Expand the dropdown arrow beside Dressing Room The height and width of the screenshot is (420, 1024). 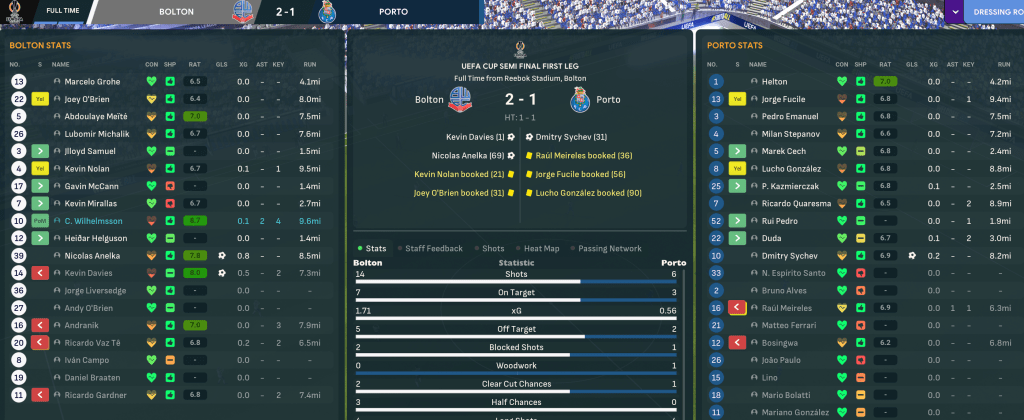[x=955, y=11]
